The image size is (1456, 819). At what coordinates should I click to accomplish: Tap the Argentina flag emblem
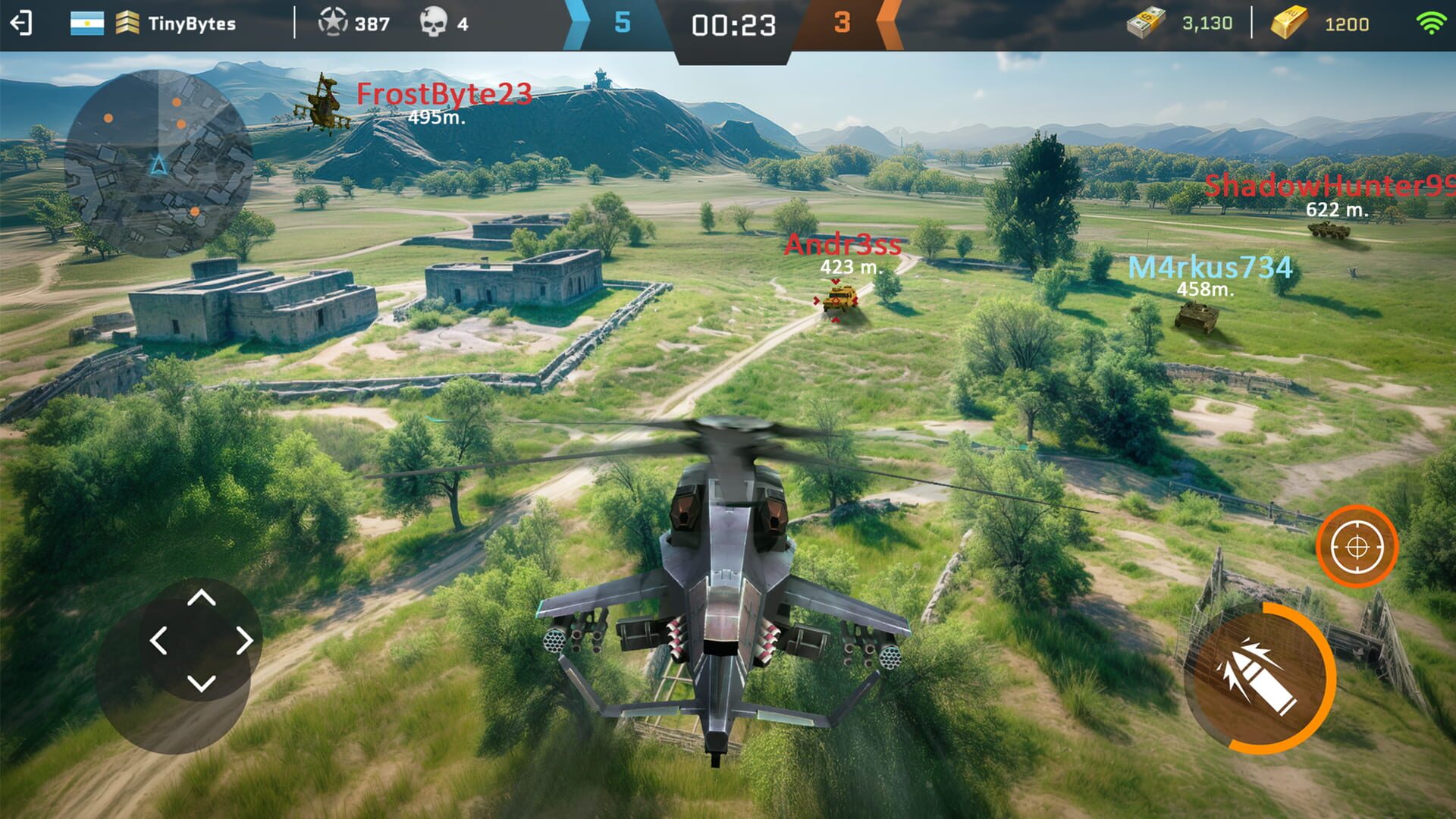click(x=86, y=24)
